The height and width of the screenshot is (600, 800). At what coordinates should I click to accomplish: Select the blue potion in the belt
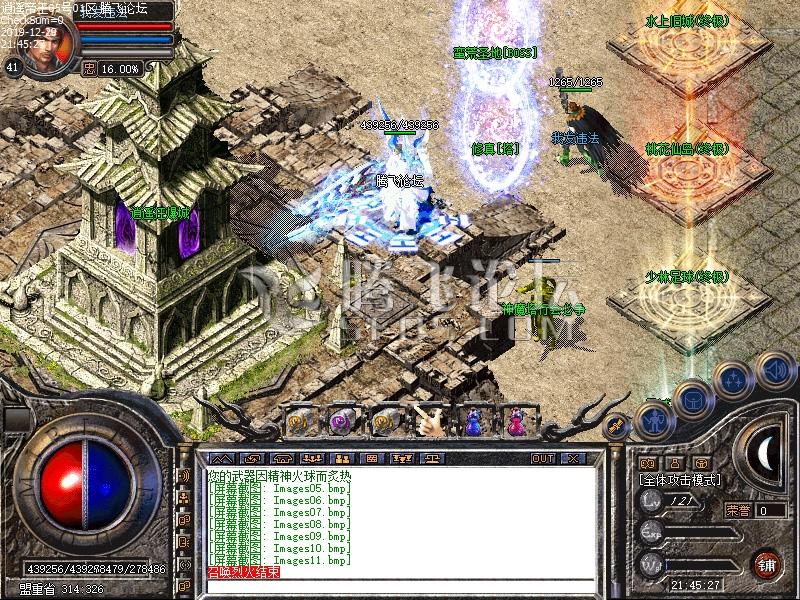coord(473,422)
